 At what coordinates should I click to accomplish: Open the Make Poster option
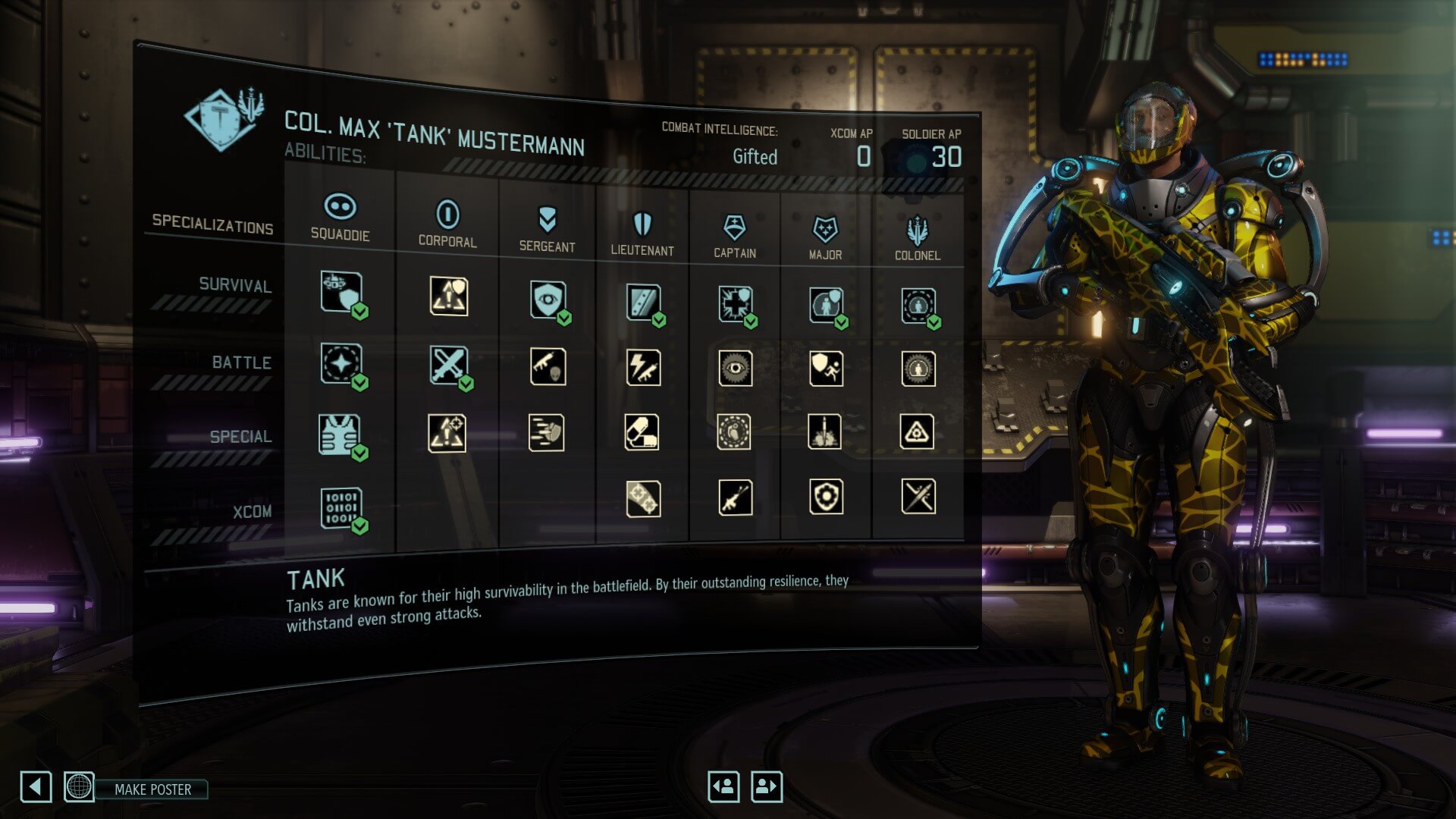tap(152, 789)
